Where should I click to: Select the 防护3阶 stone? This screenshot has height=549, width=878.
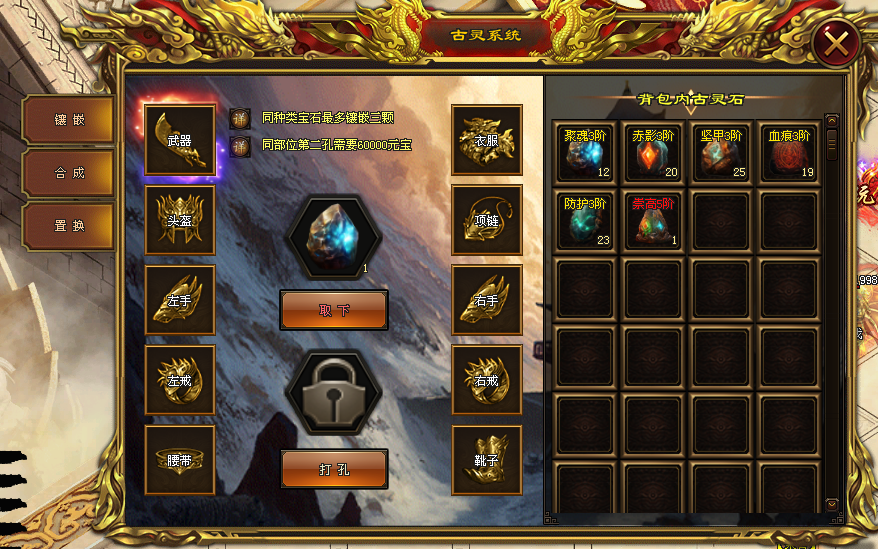[585, 220]
